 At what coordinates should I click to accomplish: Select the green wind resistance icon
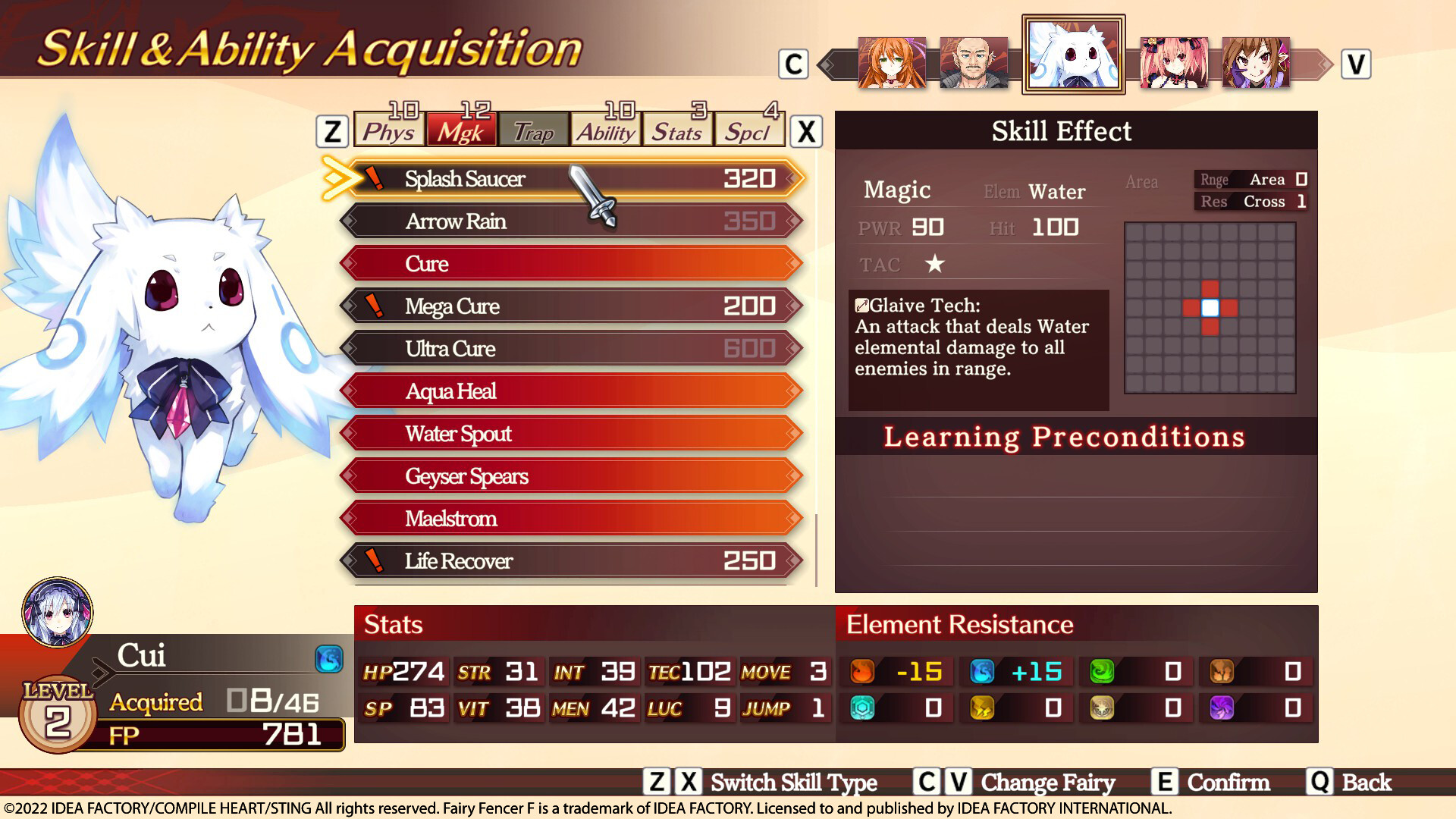click(x=1101, y=671)
